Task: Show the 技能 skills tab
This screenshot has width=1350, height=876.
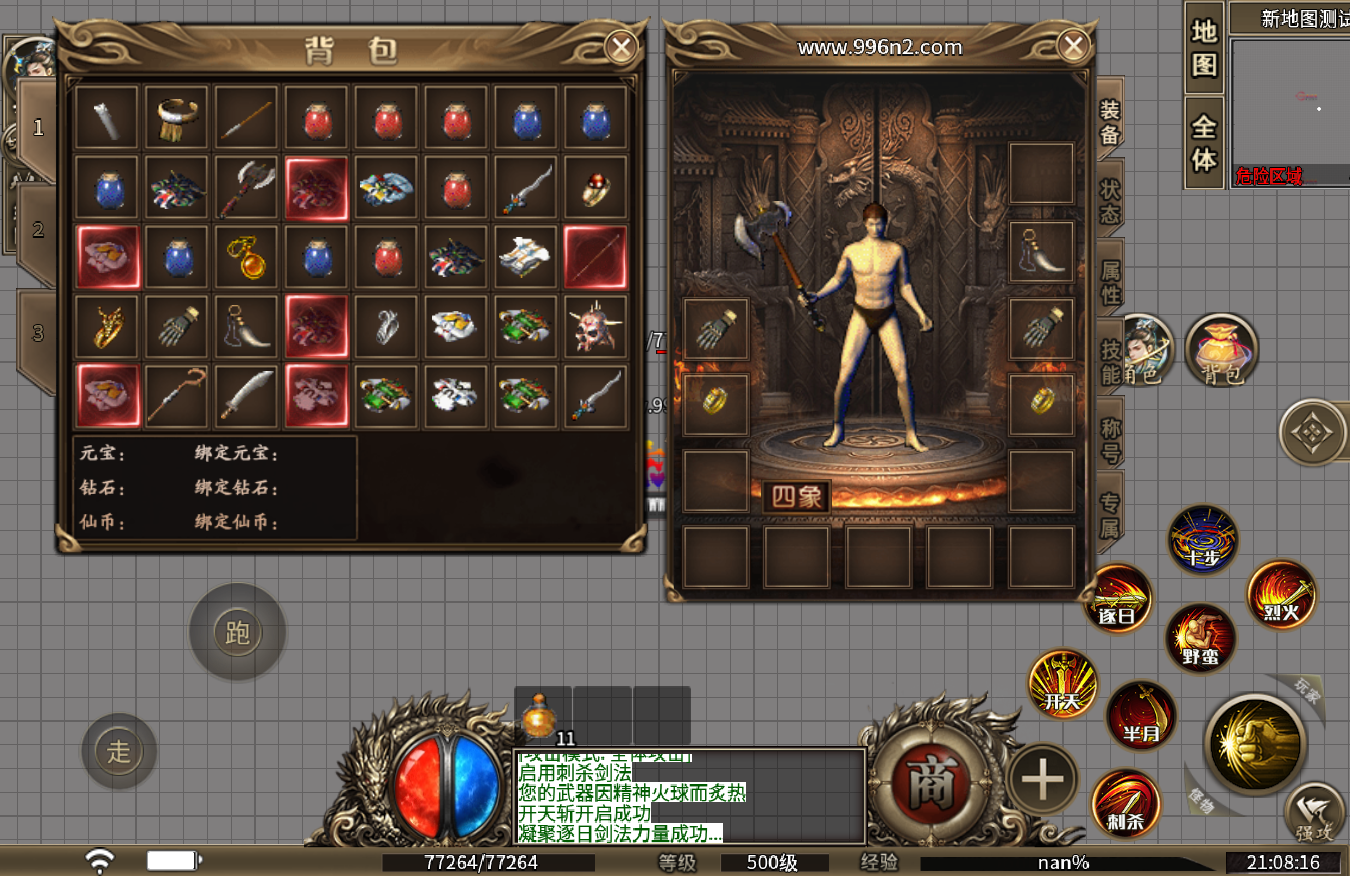Action: coord(1110,362)
